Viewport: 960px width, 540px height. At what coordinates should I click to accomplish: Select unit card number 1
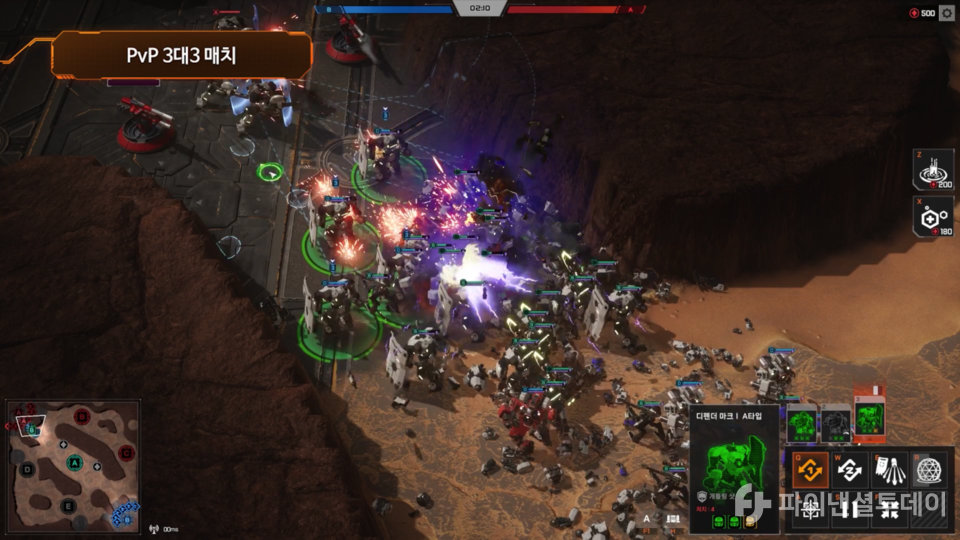tap(803, 423)
